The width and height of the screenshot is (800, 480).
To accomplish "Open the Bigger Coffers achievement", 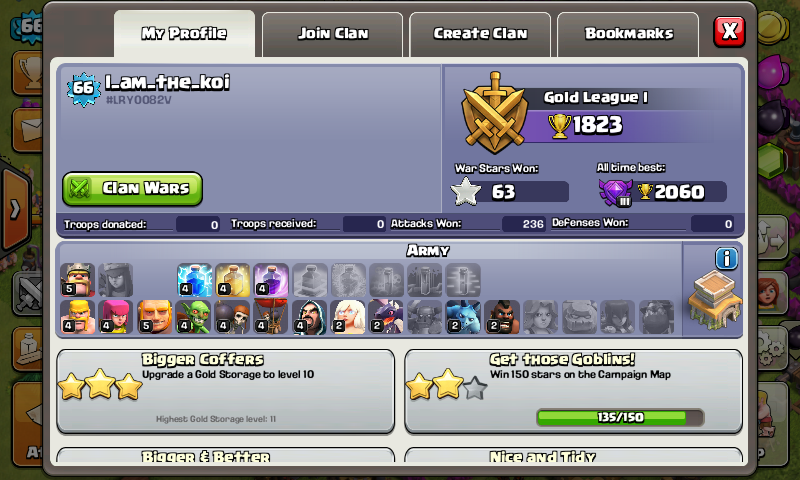I will [226, 391].
